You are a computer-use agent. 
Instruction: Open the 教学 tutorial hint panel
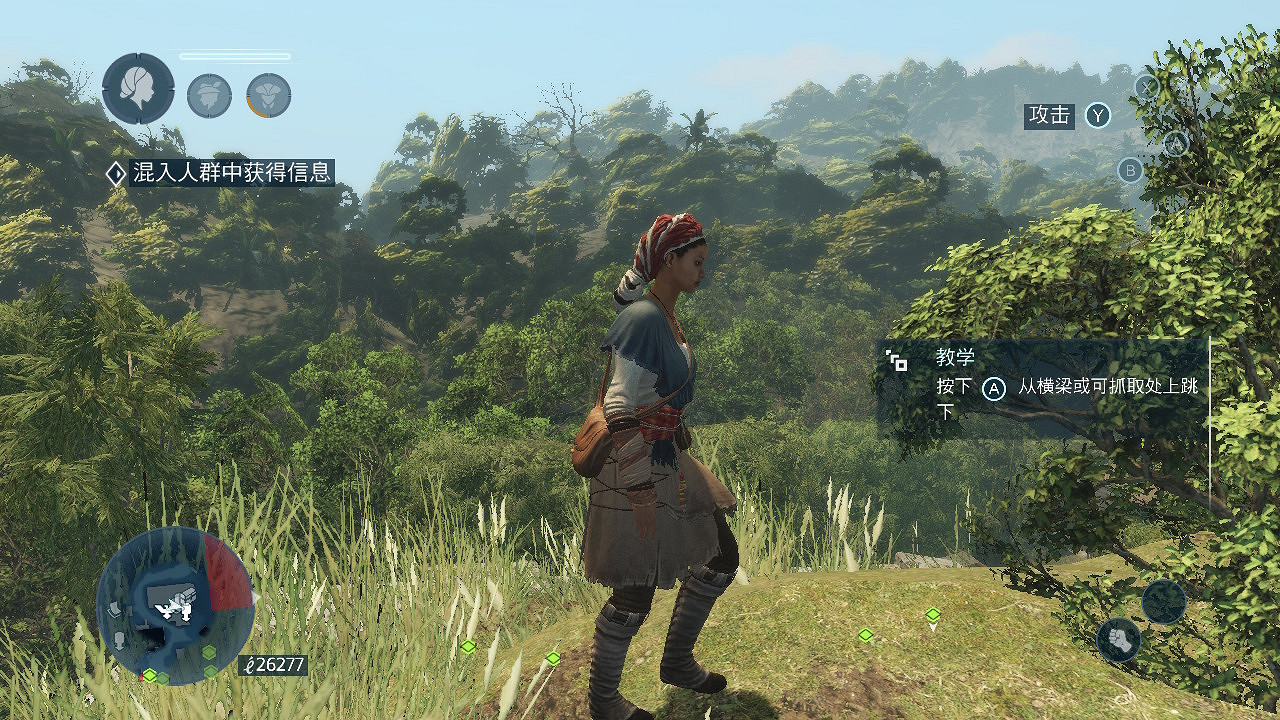1042,386
